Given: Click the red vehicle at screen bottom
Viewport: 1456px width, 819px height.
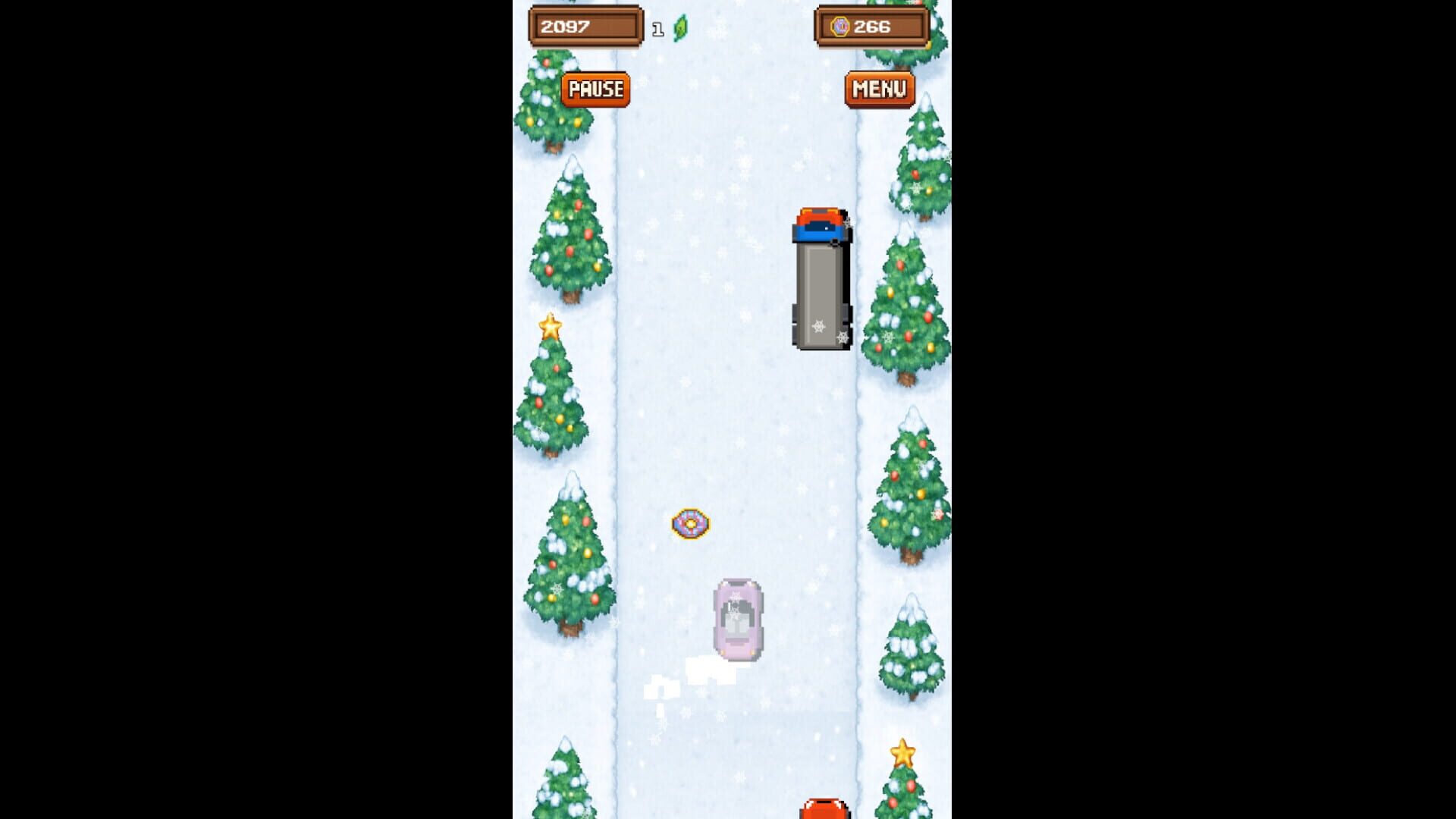Looking at the screenshot, I should coord(823,811).
